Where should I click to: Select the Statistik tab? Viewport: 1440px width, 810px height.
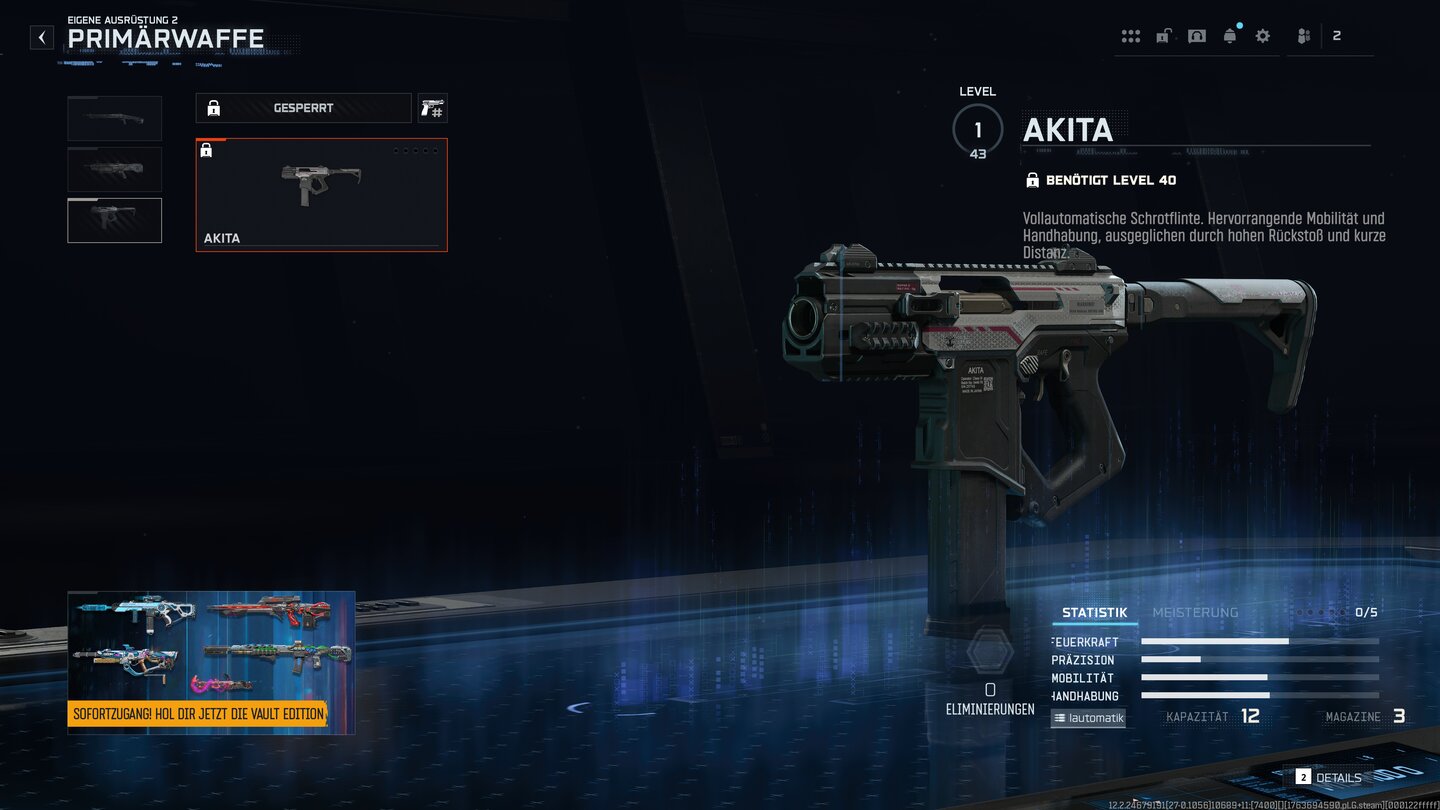point(1094,613)
